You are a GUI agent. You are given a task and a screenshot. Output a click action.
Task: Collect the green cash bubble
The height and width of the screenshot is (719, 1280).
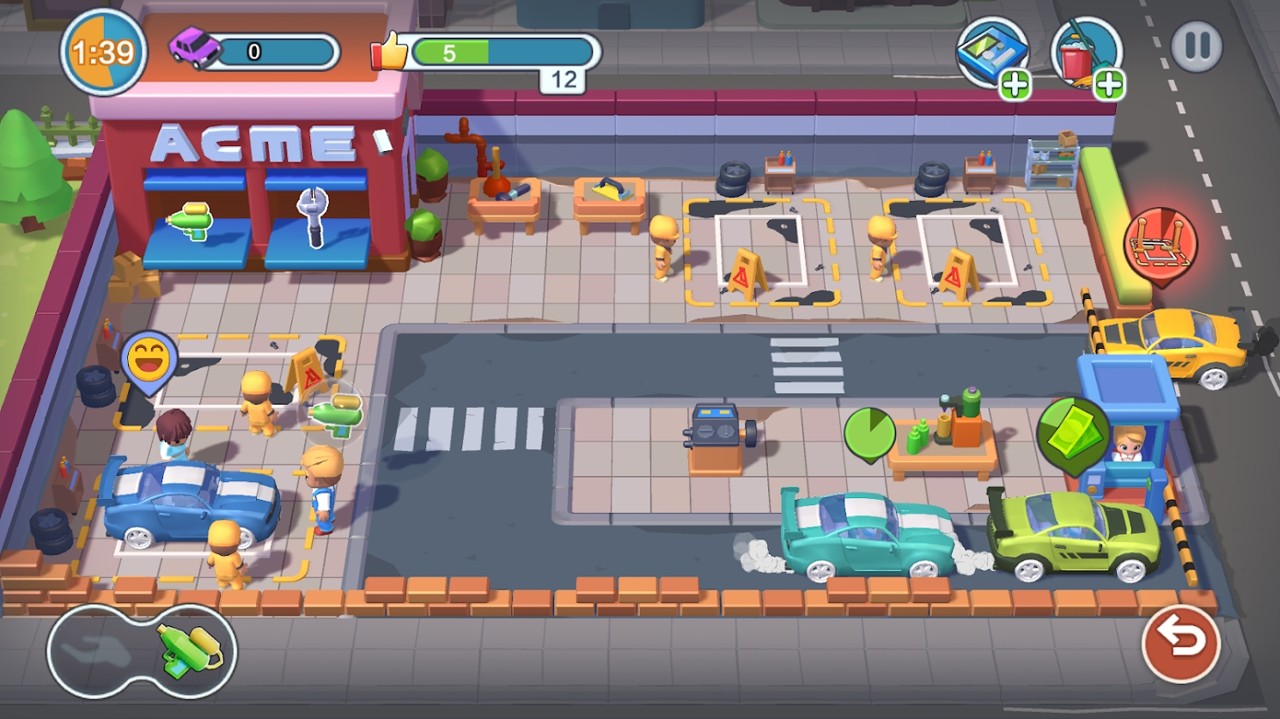[1073, 431]
